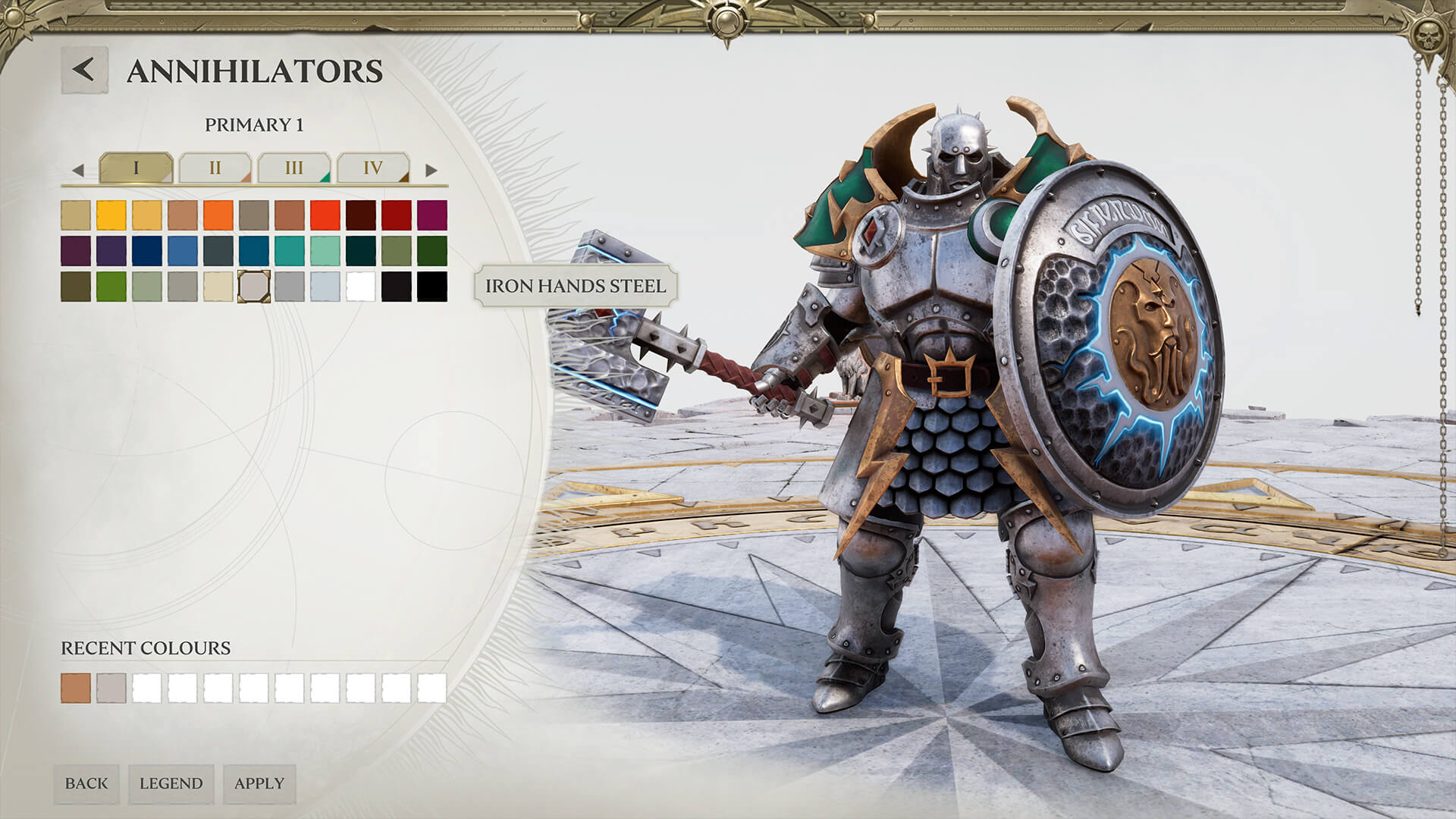Click the skull icon in the top-right corner
The image size is (1456, 819).
[x=1426, y=36]
